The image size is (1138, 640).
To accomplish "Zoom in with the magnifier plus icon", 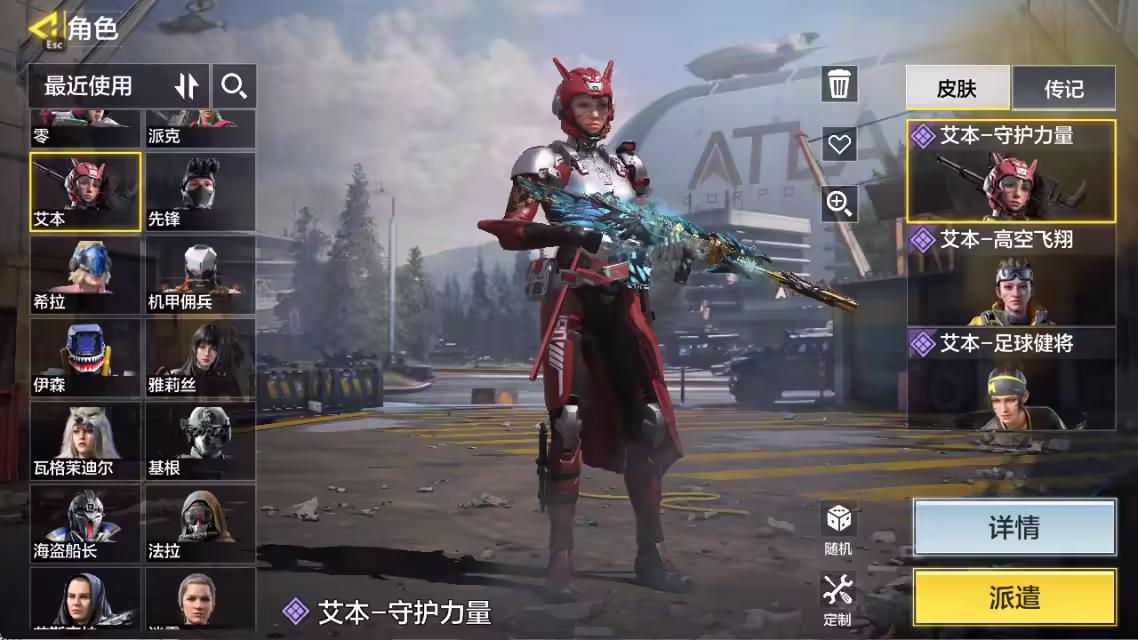I will (839, 204).
